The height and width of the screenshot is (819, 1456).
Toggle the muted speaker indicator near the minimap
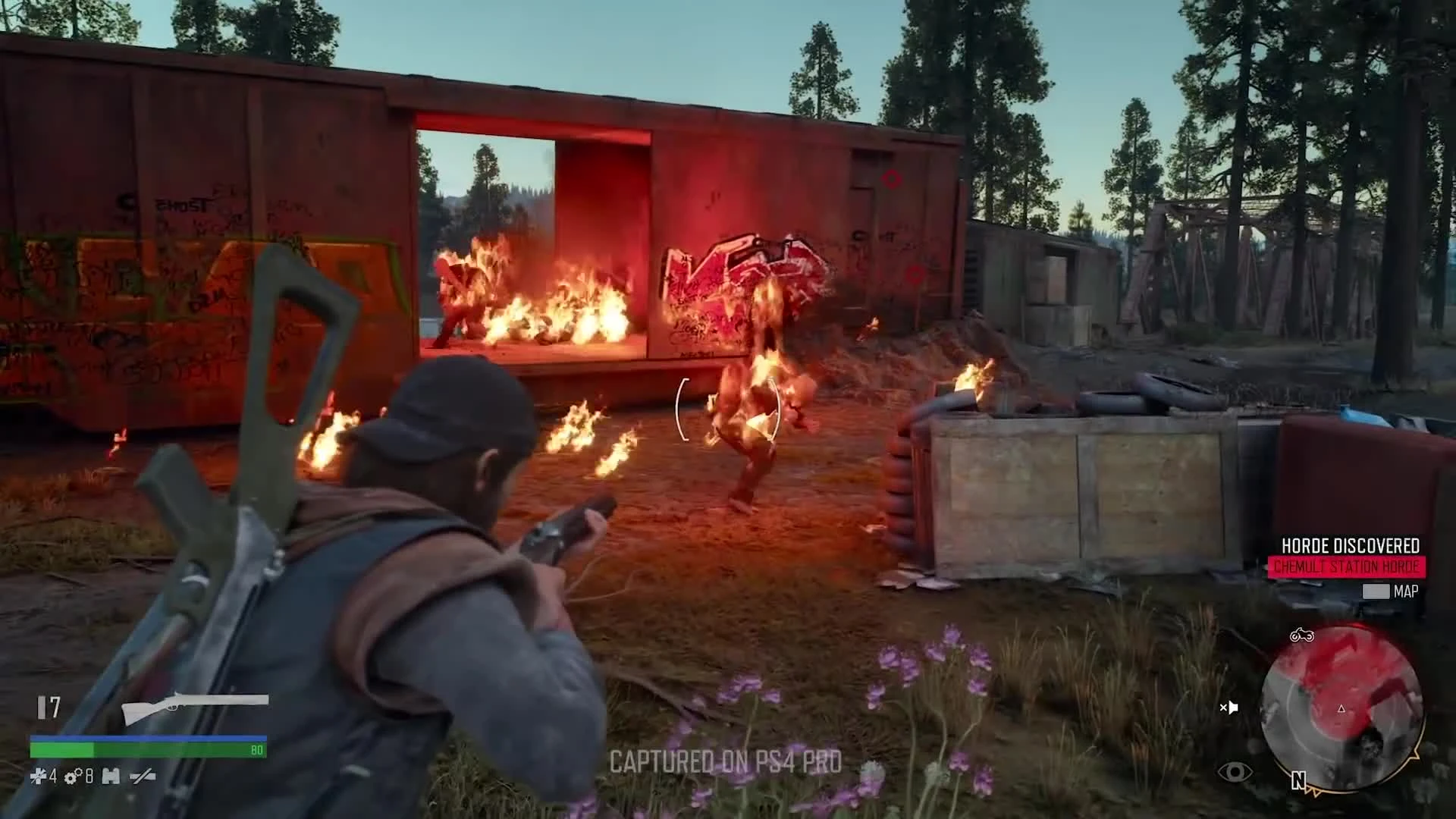click(x=1230, y=707)
